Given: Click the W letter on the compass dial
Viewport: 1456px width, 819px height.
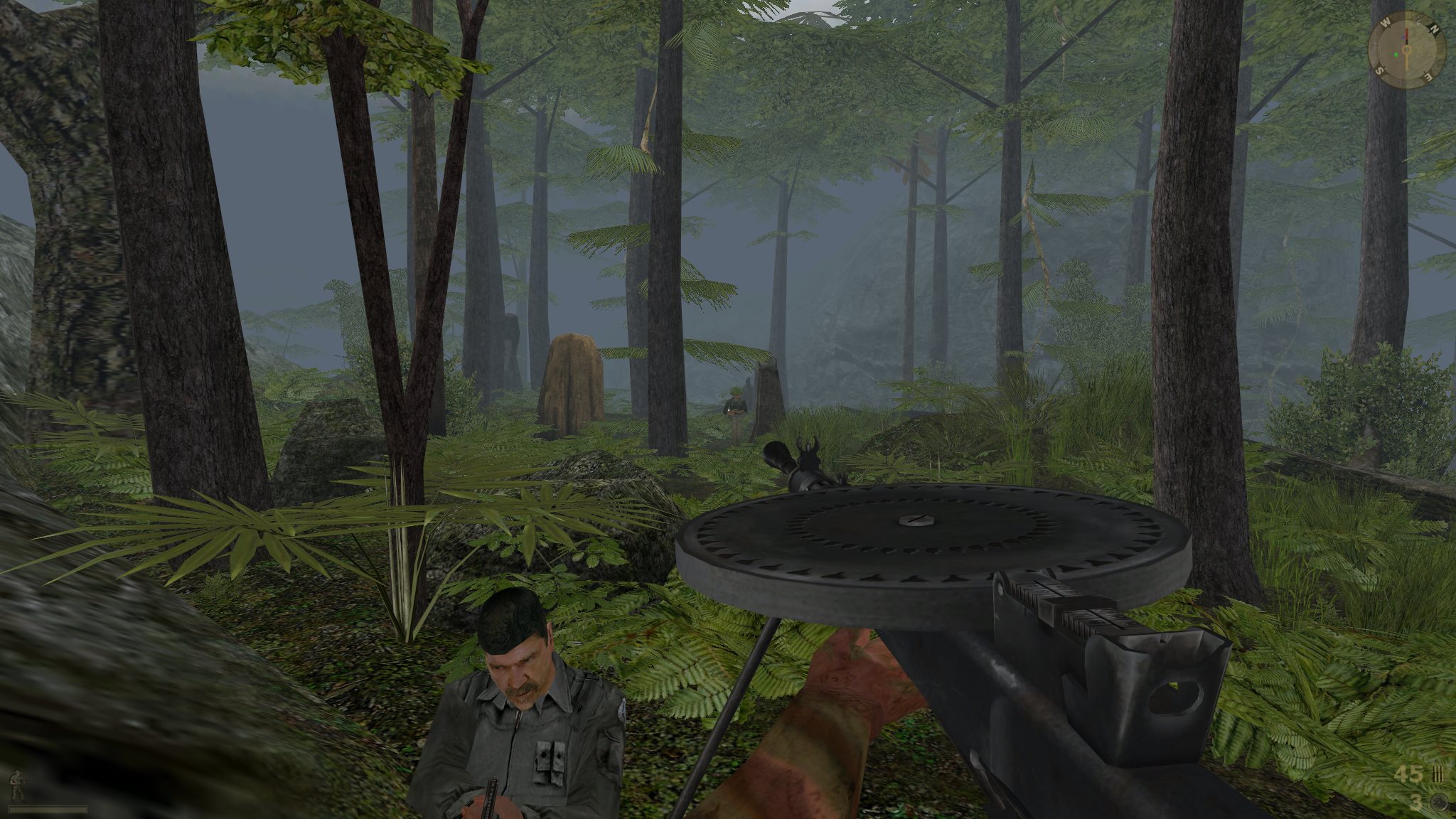Looking at the screenshot, I should click(x=1386, y=22).
